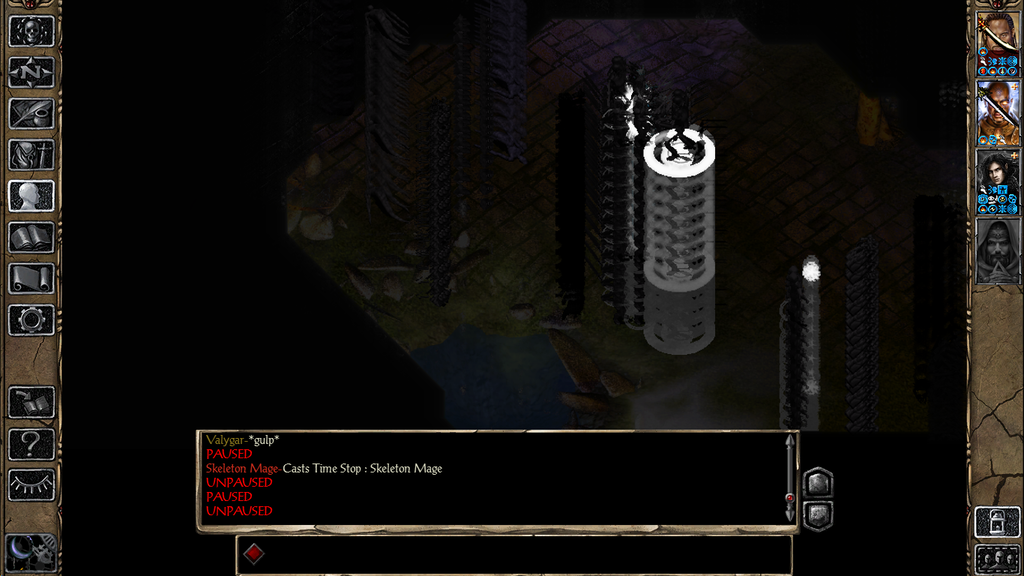Open the mage spellbook
The height and width of the screenshot is (576, 1024).
pyautogui.click(x=31, y=237)
